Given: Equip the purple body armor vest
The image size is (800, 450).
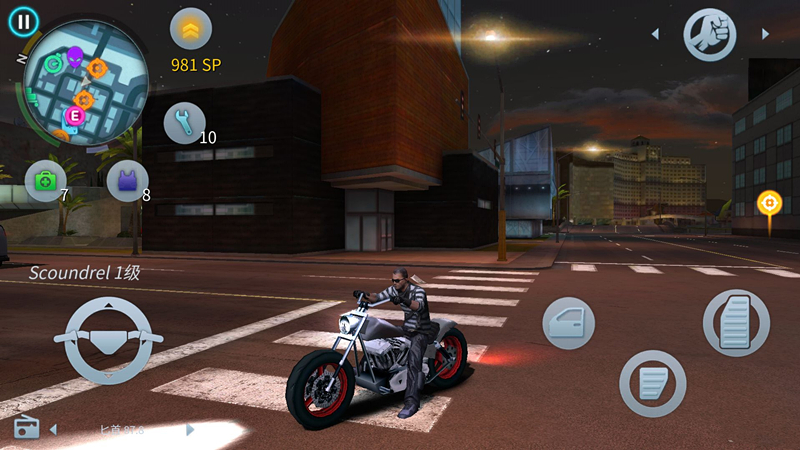Looking at the screenshot, I should click(x=127, y=181).
